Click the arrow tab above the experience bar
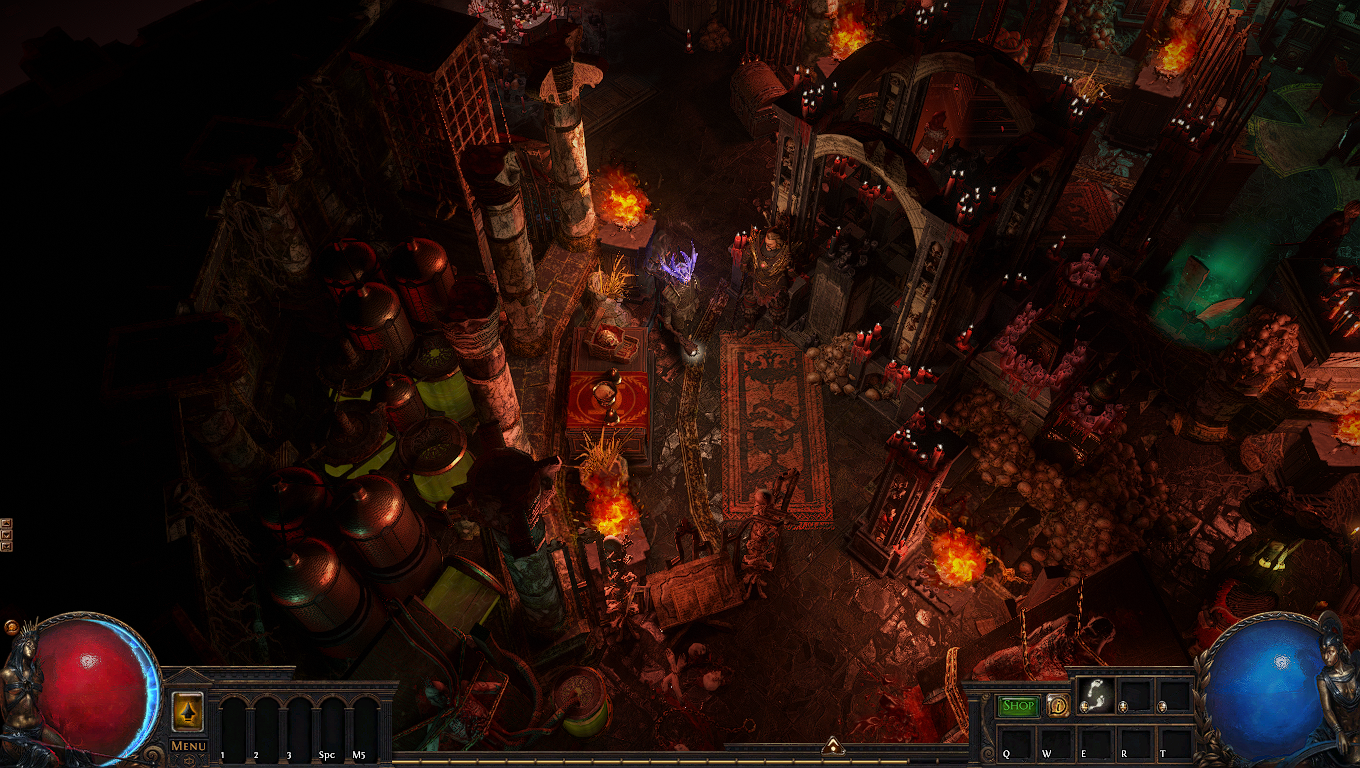The image size is (1360, 768). point(832,745)
